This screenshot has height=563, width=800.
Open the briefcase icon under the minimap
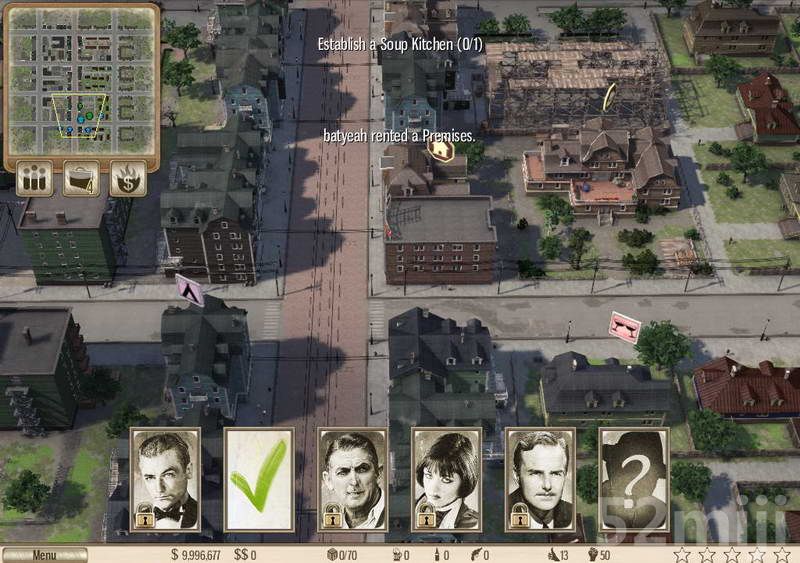81,178
